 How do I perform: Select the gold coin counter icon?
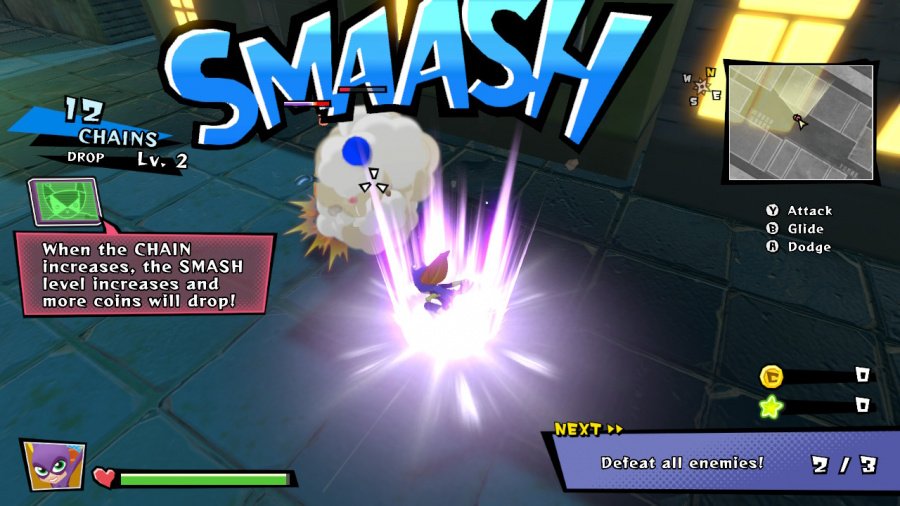[771, 376]
